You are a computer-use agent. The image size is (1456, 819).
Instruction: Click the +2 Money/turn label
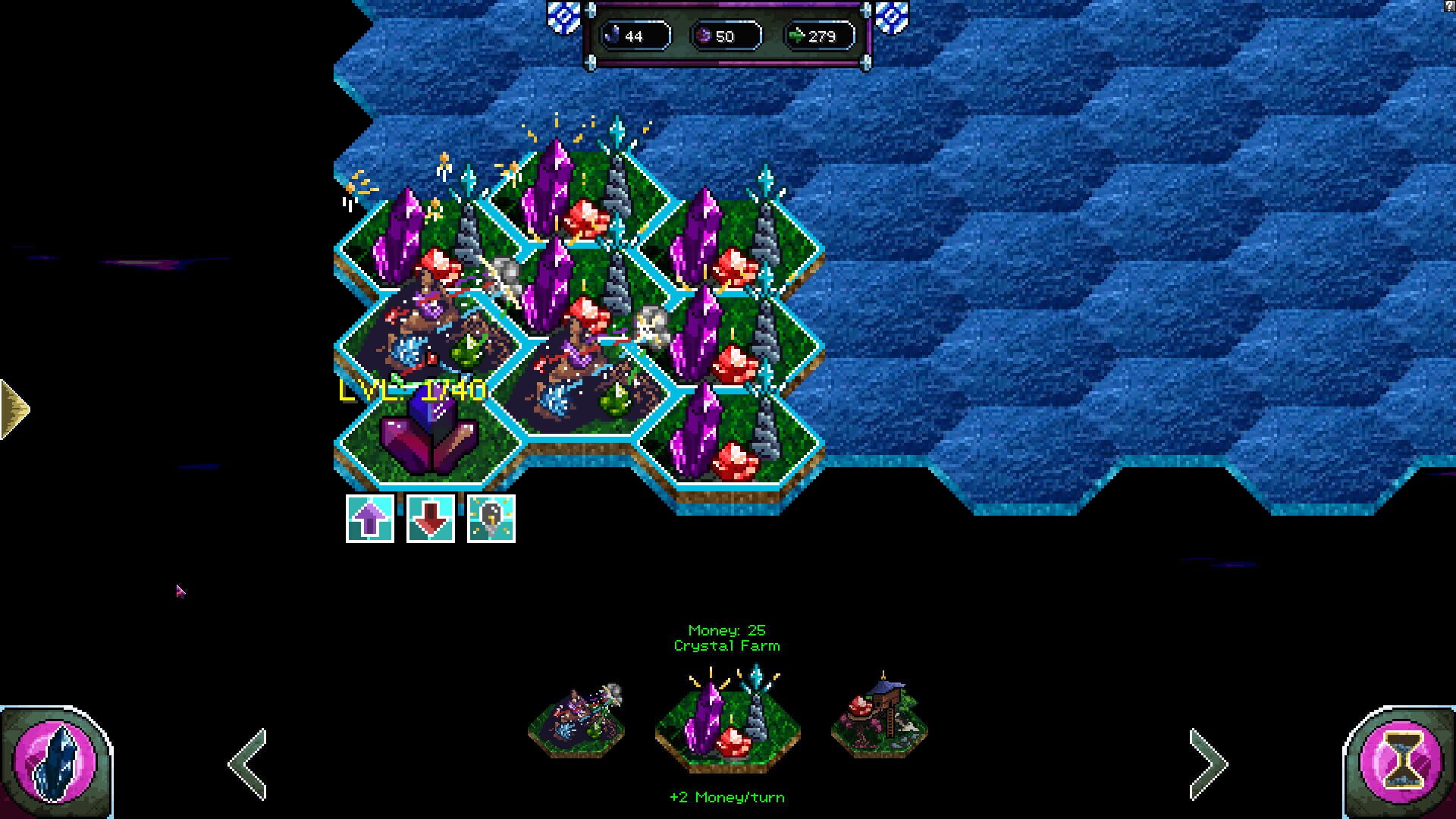pos(729,797)
